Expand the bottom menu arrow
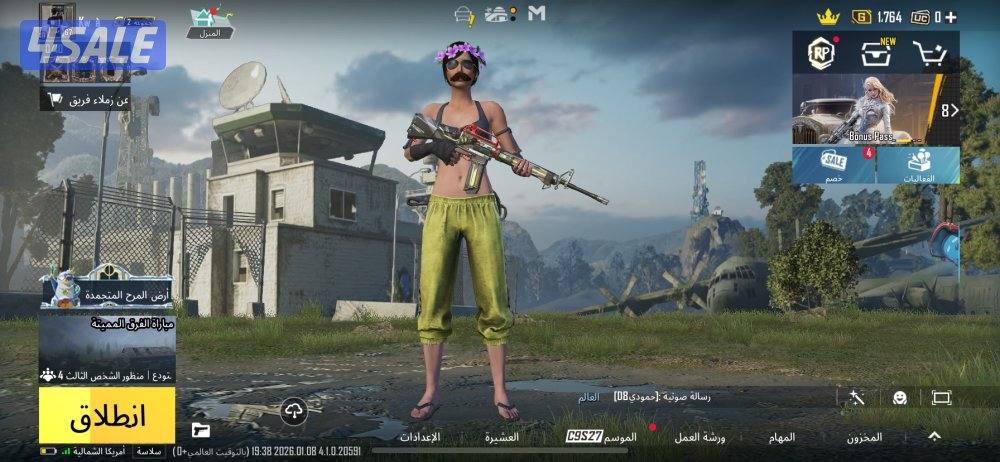Image resolution: width=1000 pixels, height=462 pixels. [x=934, y=436]
